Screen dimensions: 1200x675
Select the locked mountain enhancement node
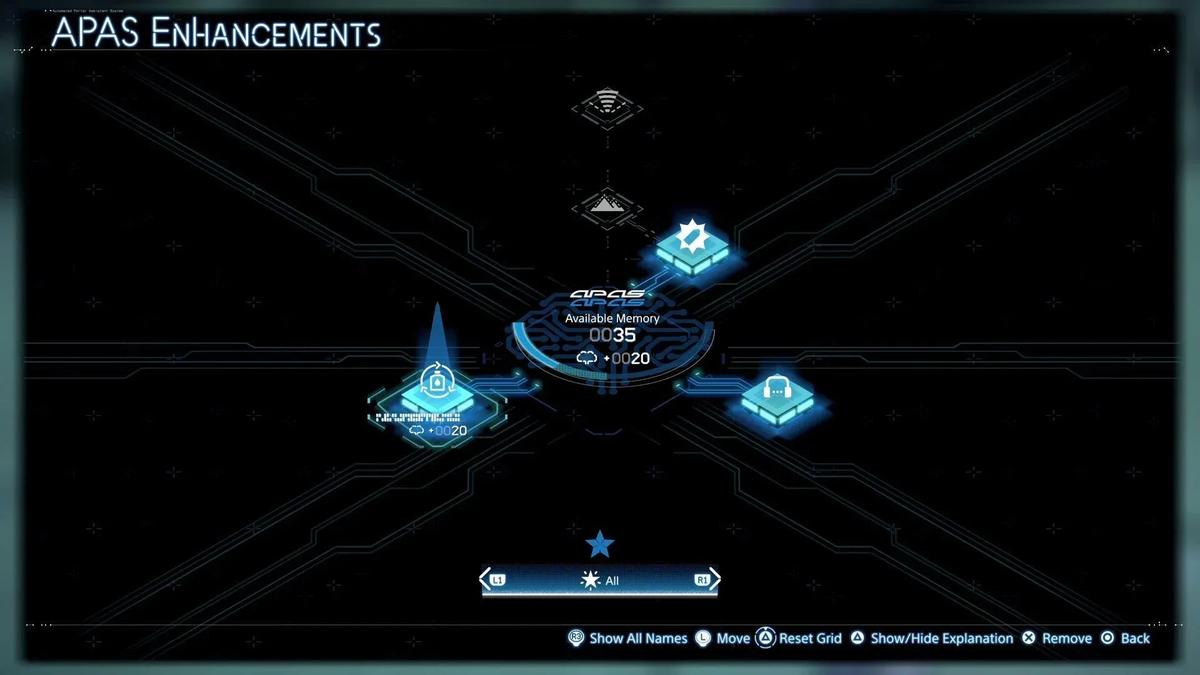(x=607, y=207)
